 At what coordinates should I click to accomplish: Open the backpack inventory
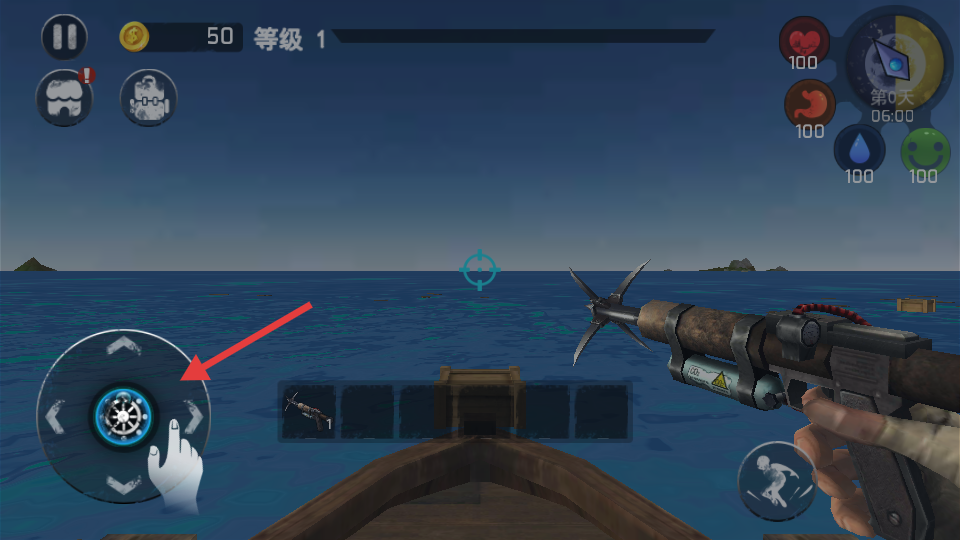click(148, 98)
